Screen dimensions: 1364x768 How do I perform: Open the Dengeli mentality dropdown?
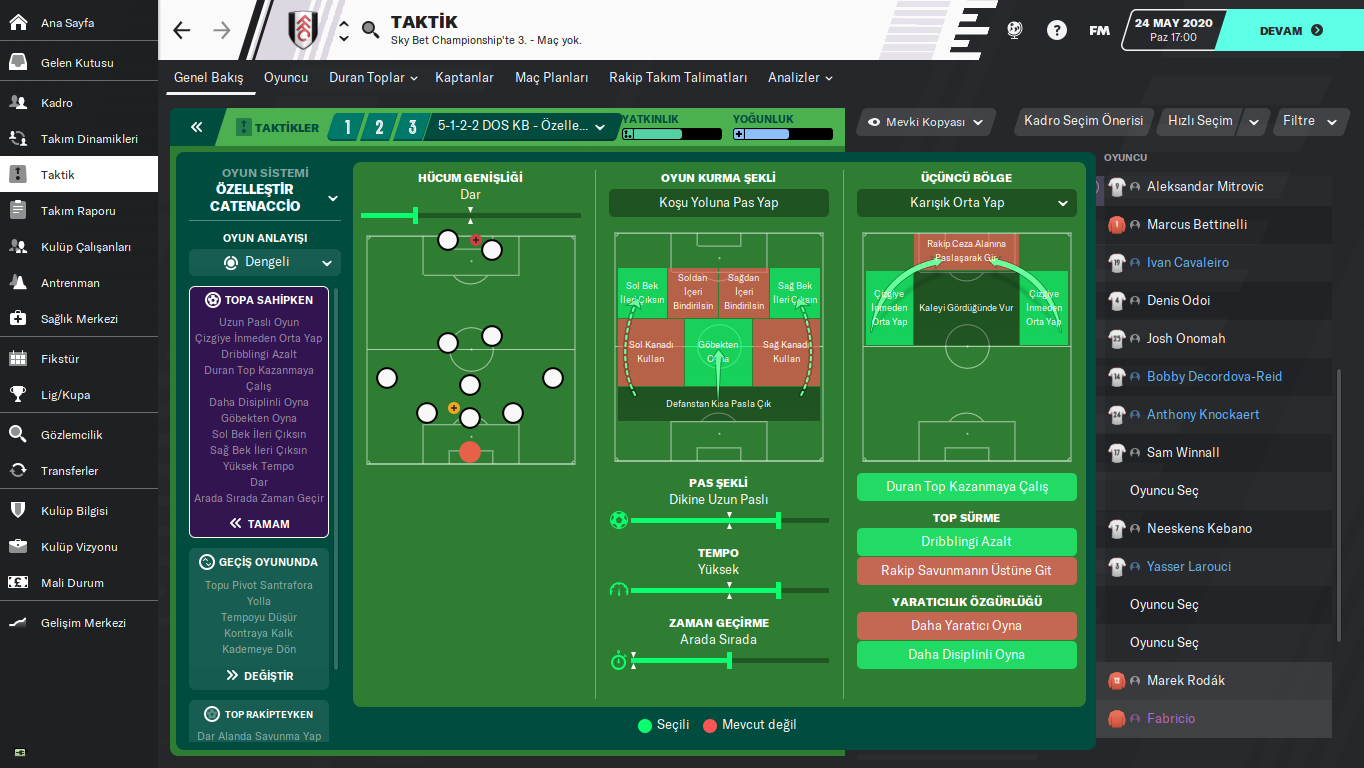pos(265,263)
